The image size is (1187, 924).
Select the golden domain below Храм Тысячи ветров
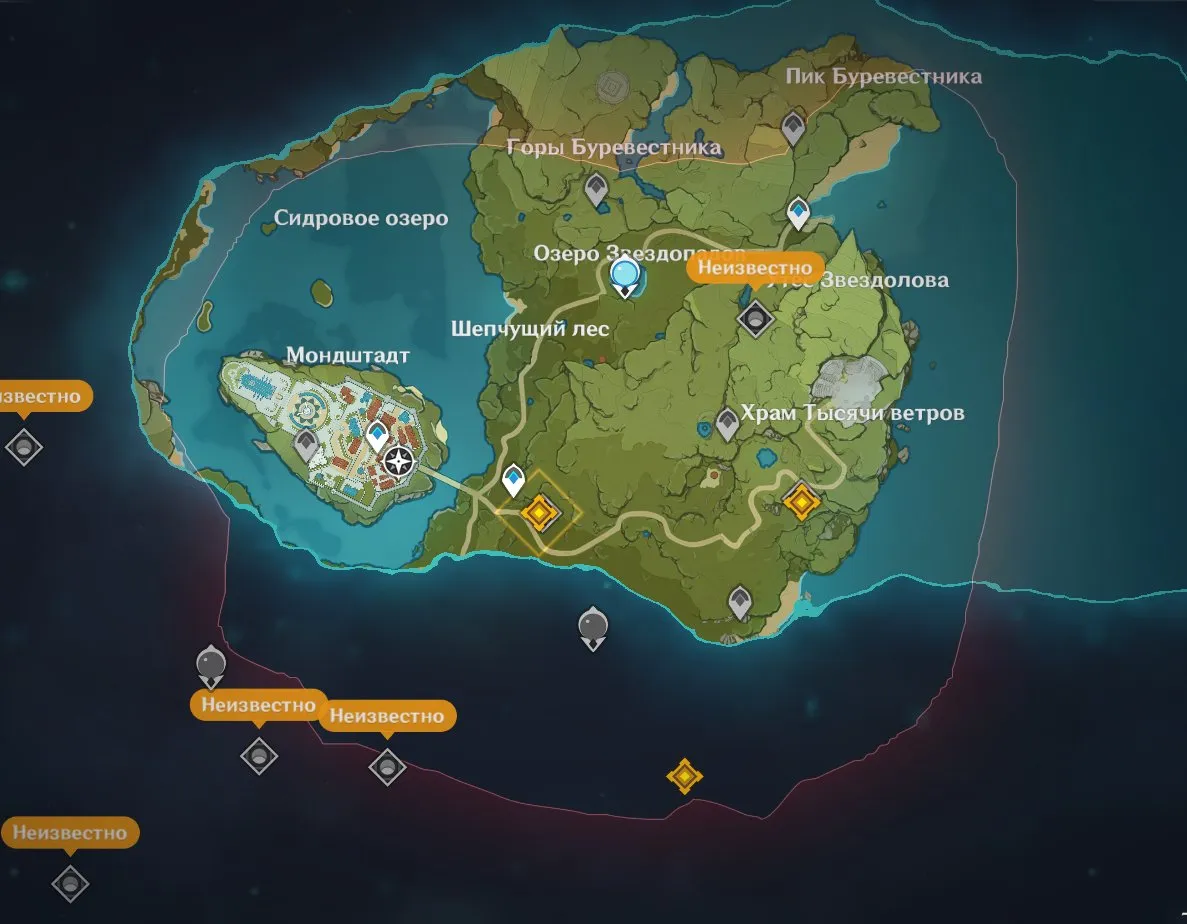point(801,500)
